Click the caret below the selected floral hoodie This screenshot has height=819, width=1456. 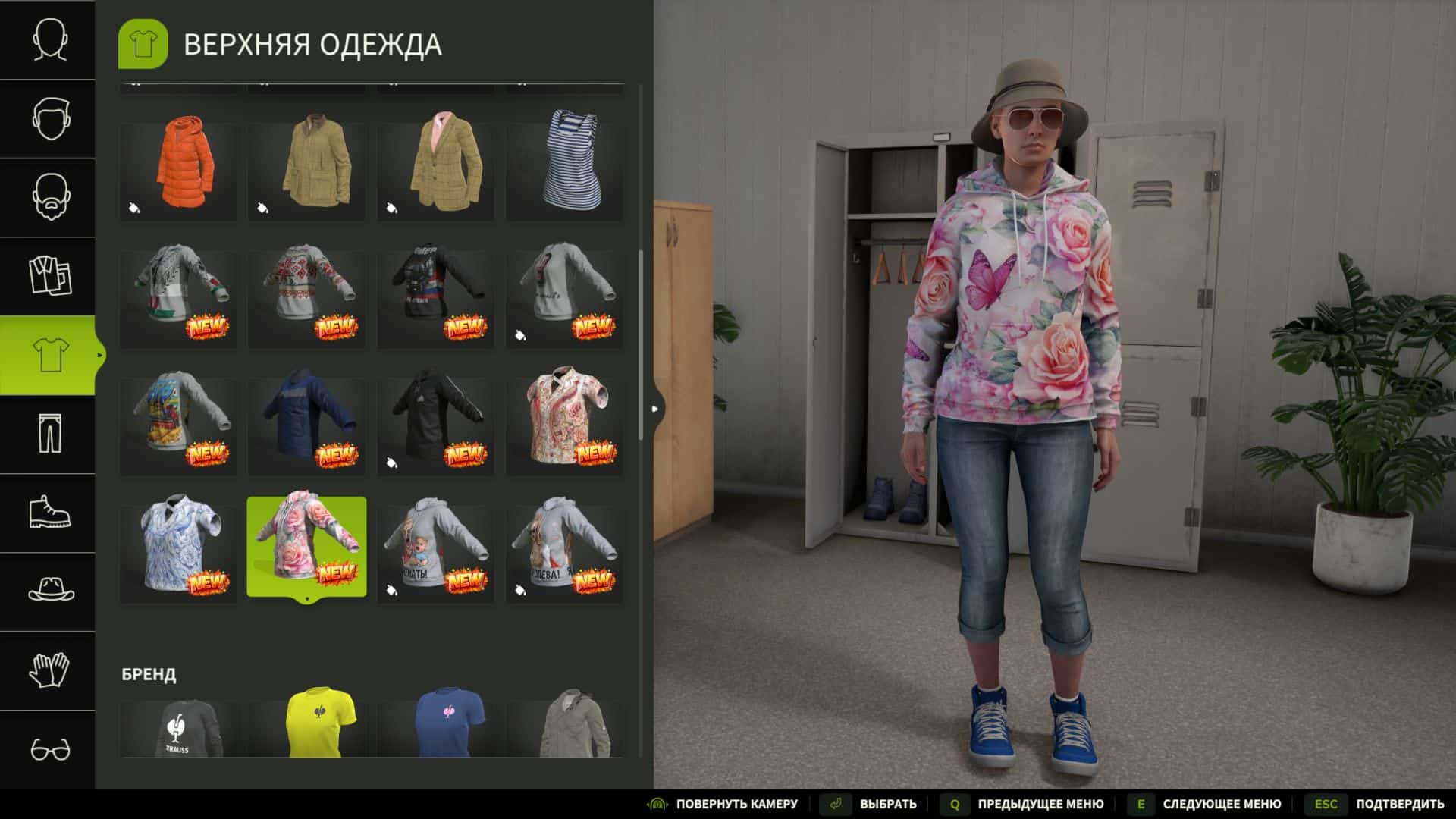point(306,598)
